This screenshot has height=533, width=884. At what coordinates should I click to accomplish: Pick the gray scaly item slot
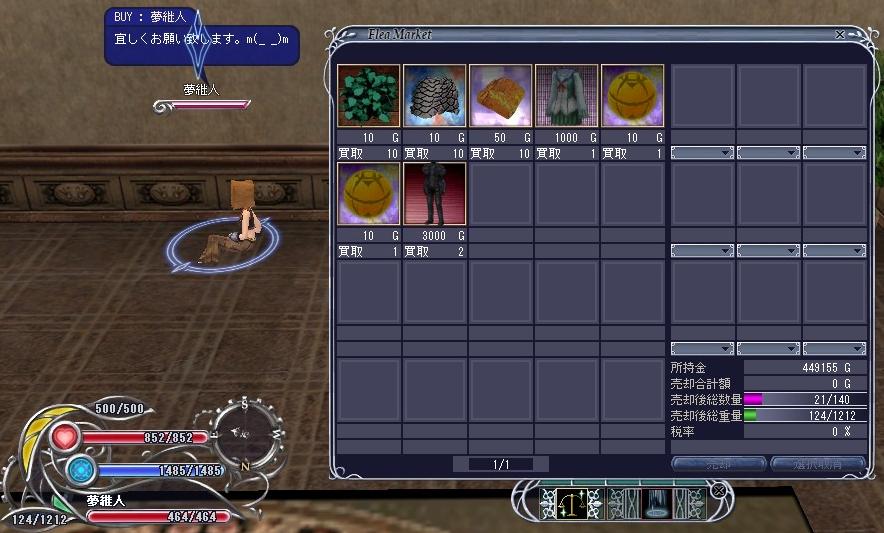pyautogui.click(x=434, y=96)
